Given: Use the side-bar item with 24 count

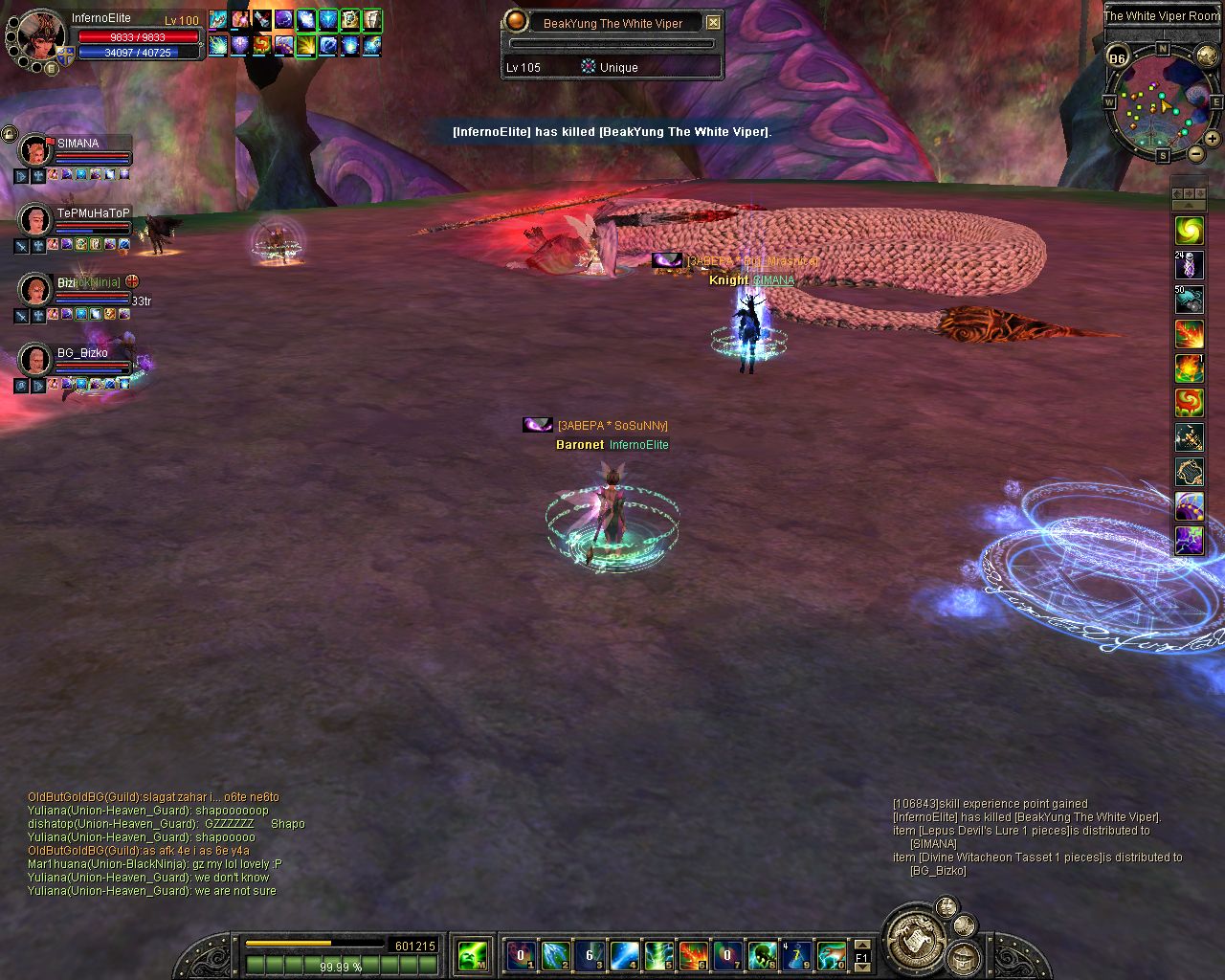Looking at the screenshot, I should pyautogui.click(x=1189, y=265).
